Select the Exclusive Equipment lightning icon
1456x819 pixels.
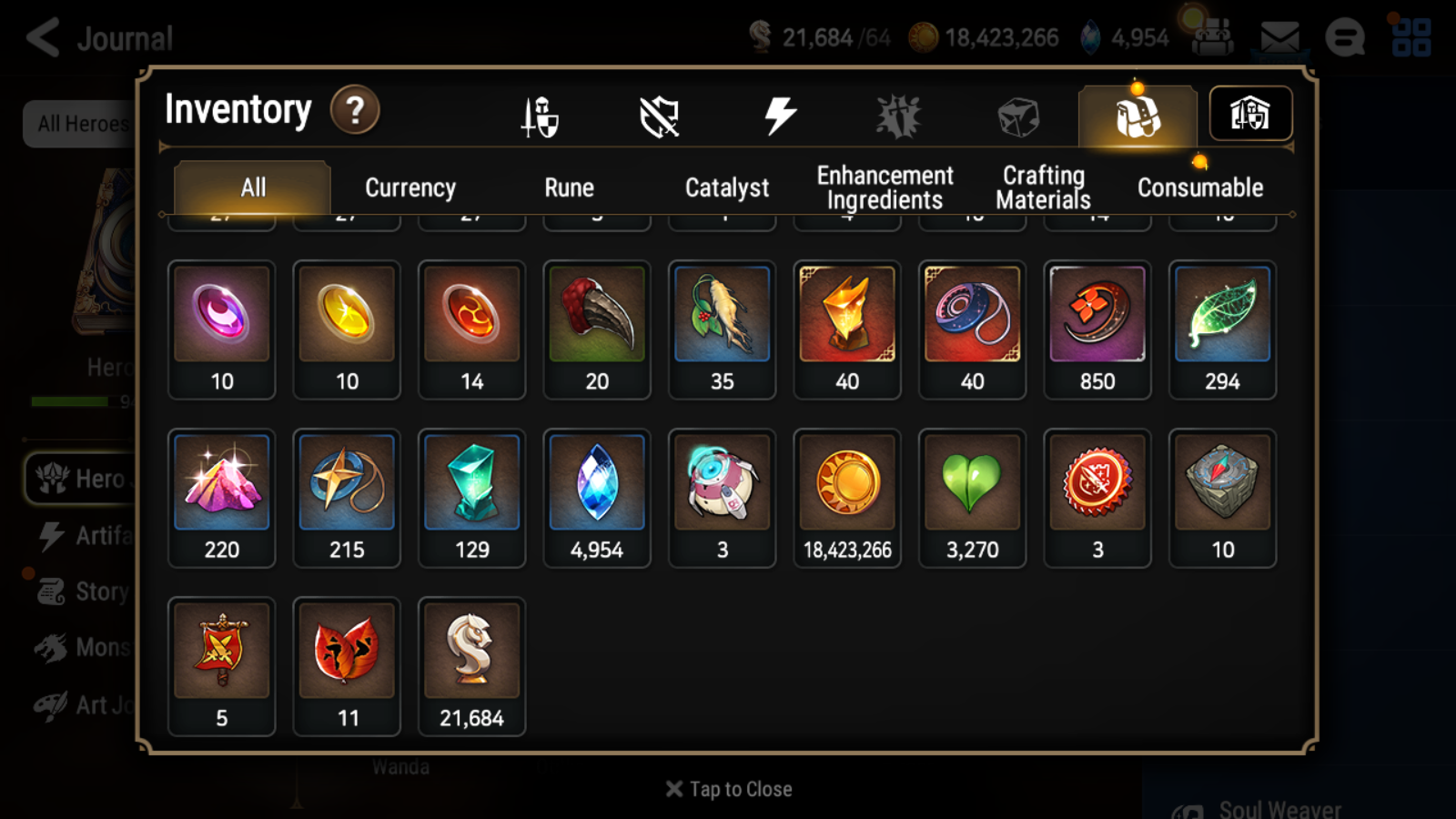click(778, 116)
